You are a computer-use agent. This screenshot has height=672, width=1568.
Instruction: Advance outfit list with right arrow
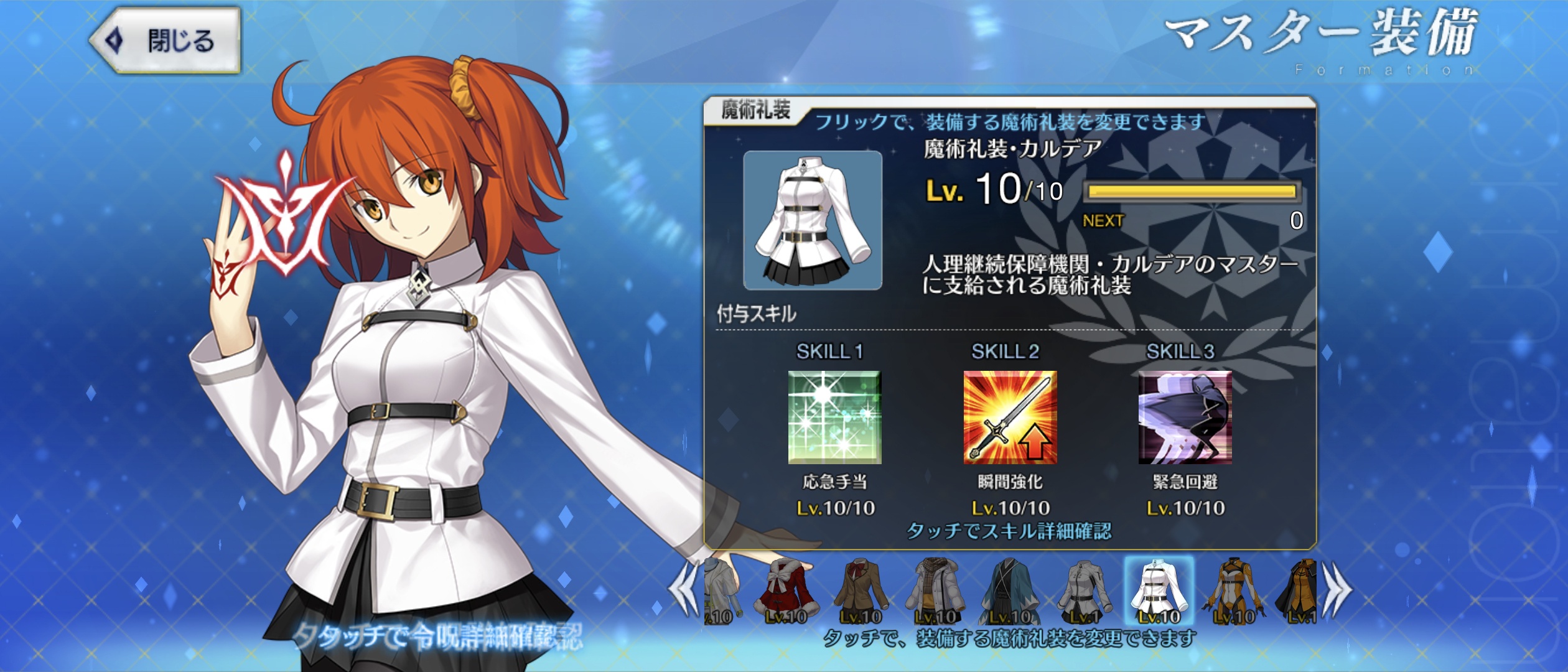point(1338,589)
